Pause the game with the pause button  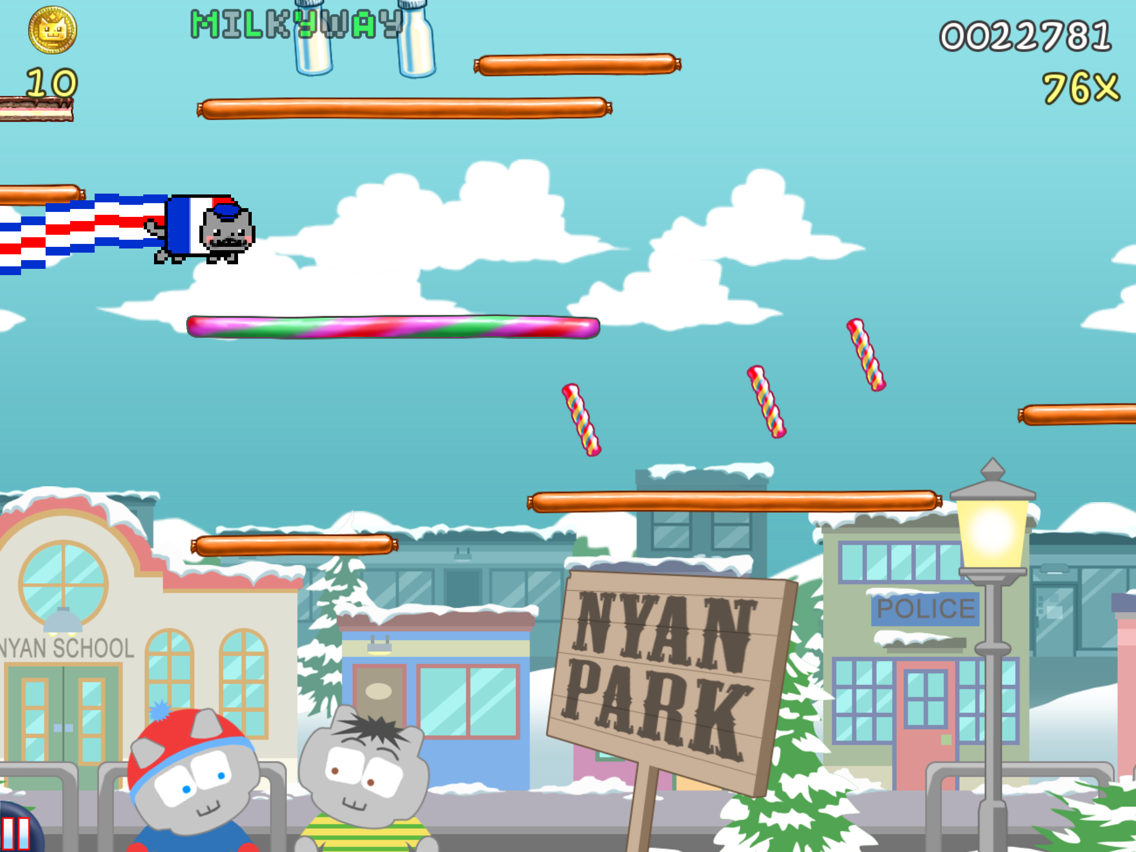click(x=15, y=832)
